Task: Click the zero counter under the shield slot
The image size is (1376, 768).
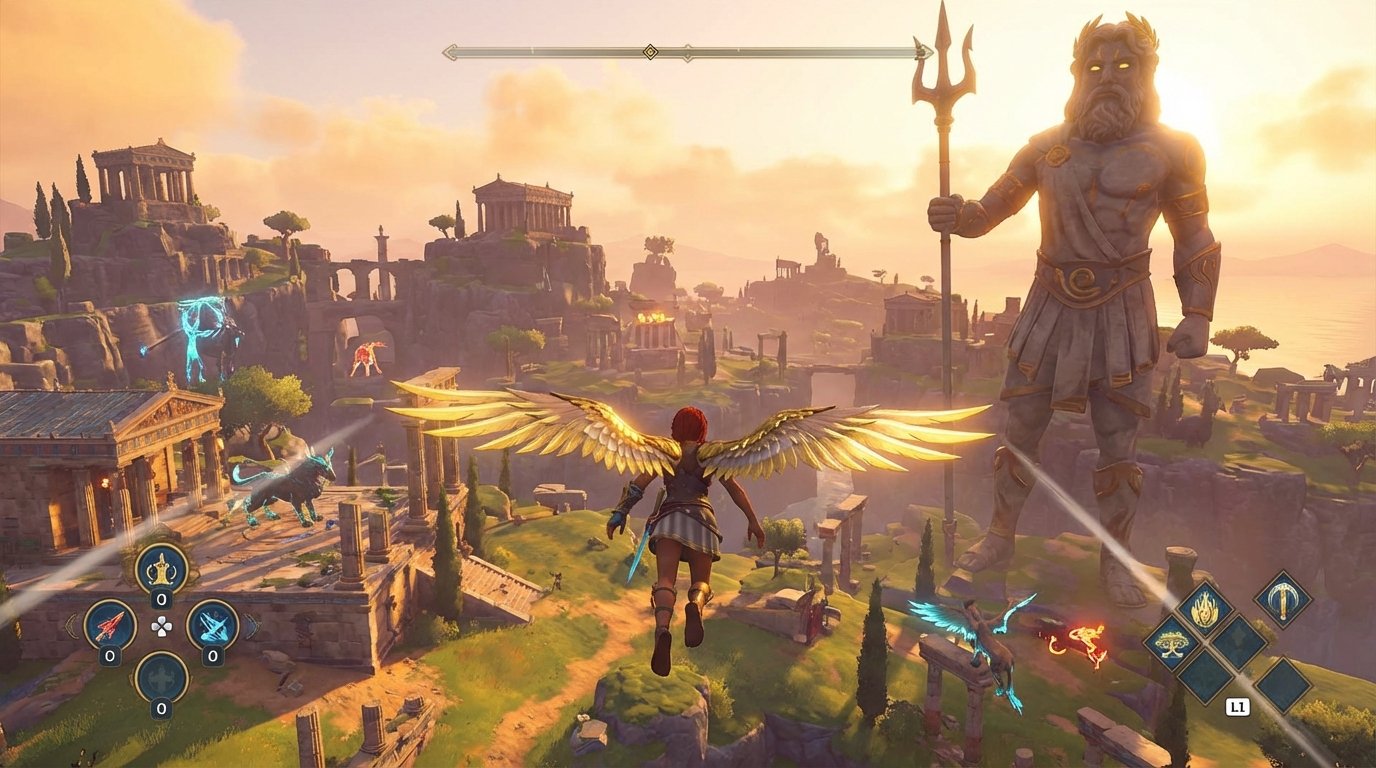Action: tap(160, 708)
